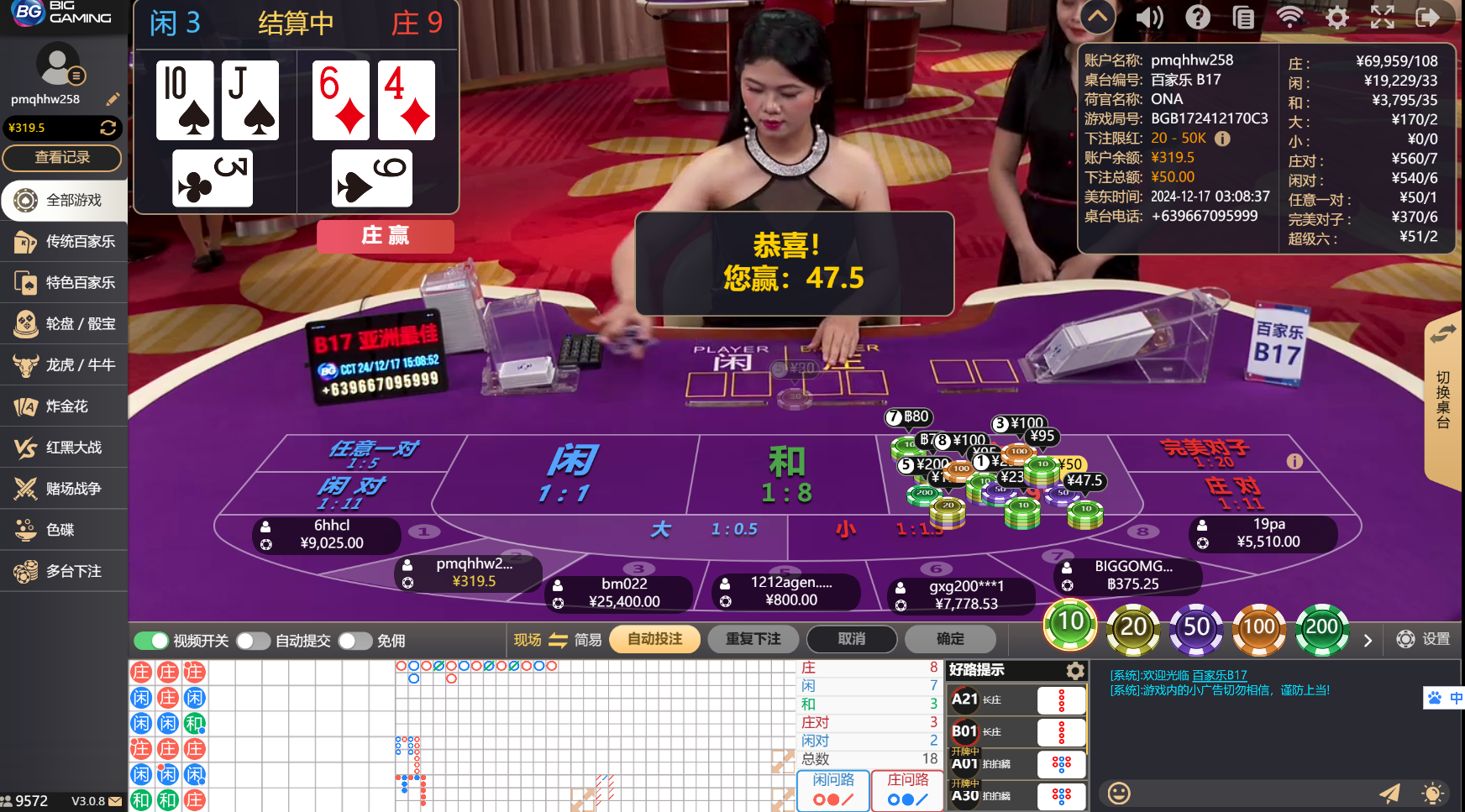
Task: Open the 炸金花 game section
Action: pos(63,406)
